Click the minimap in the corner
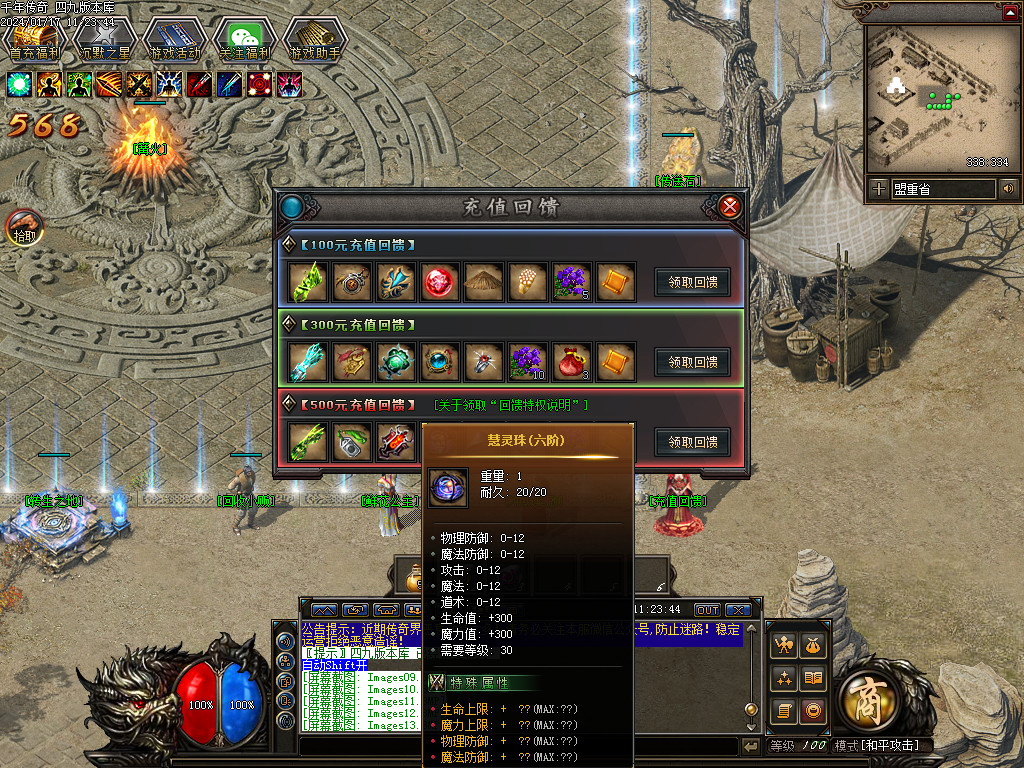This screenshot has width=1024, height=768. 937,98
